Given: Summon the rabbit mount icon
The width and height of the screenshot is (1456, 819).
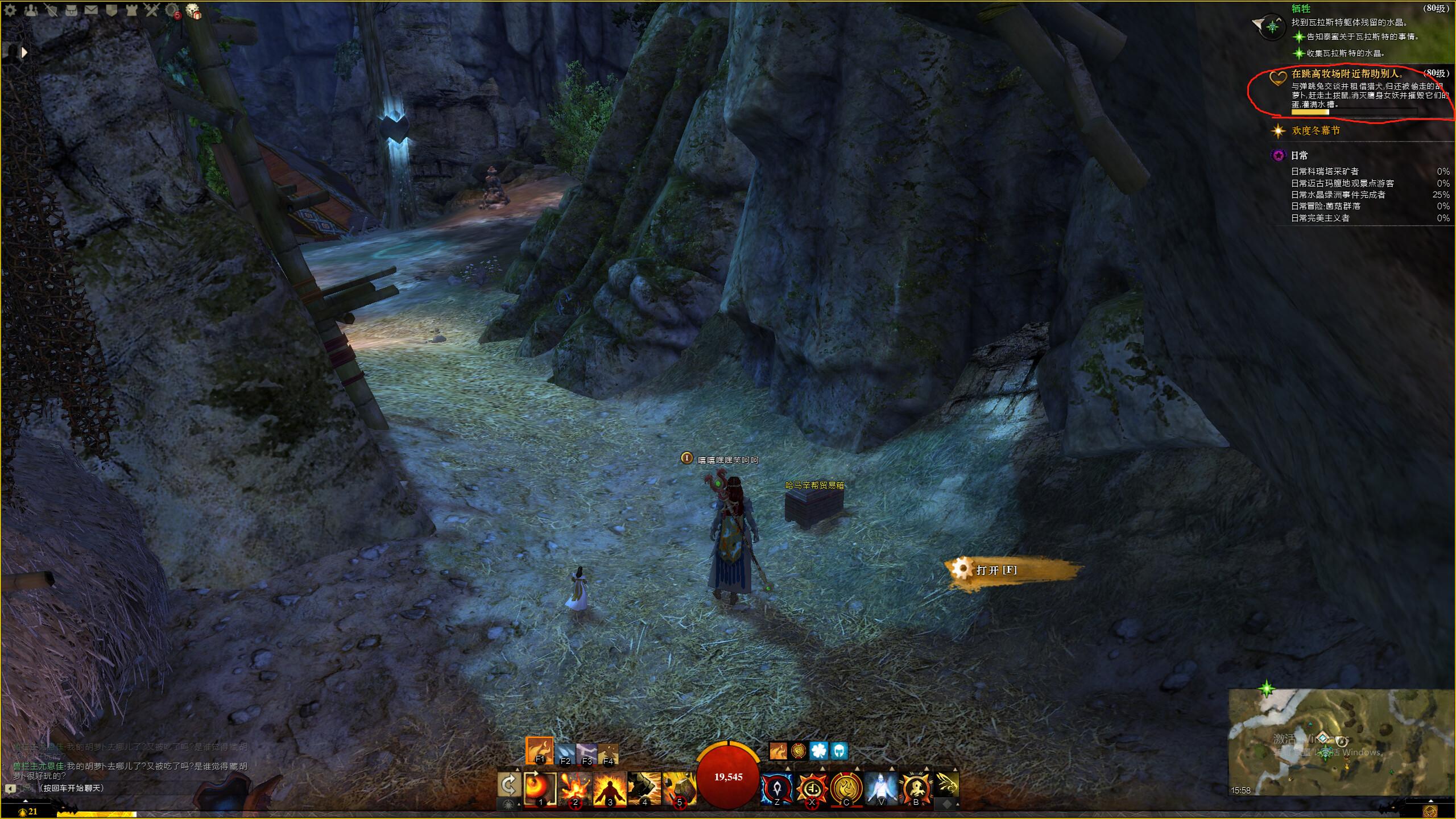Looking at the screenshot, I should click(947, 785).
